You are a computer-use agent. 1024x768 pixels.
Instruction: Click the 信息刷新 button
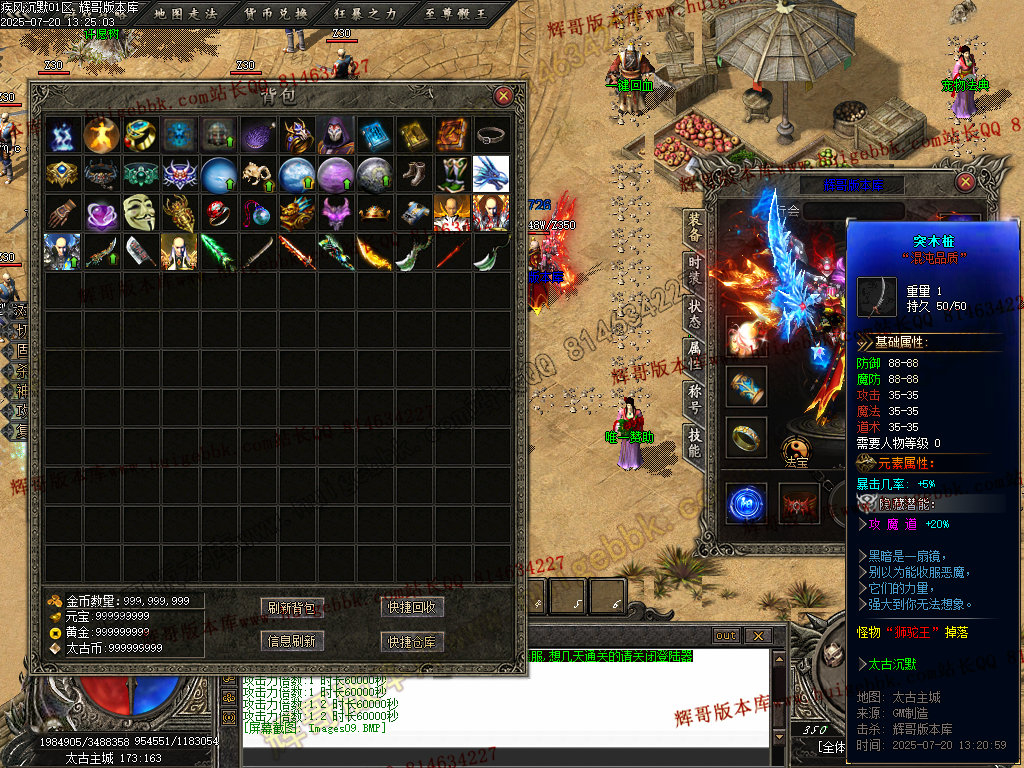click(291, 641)
